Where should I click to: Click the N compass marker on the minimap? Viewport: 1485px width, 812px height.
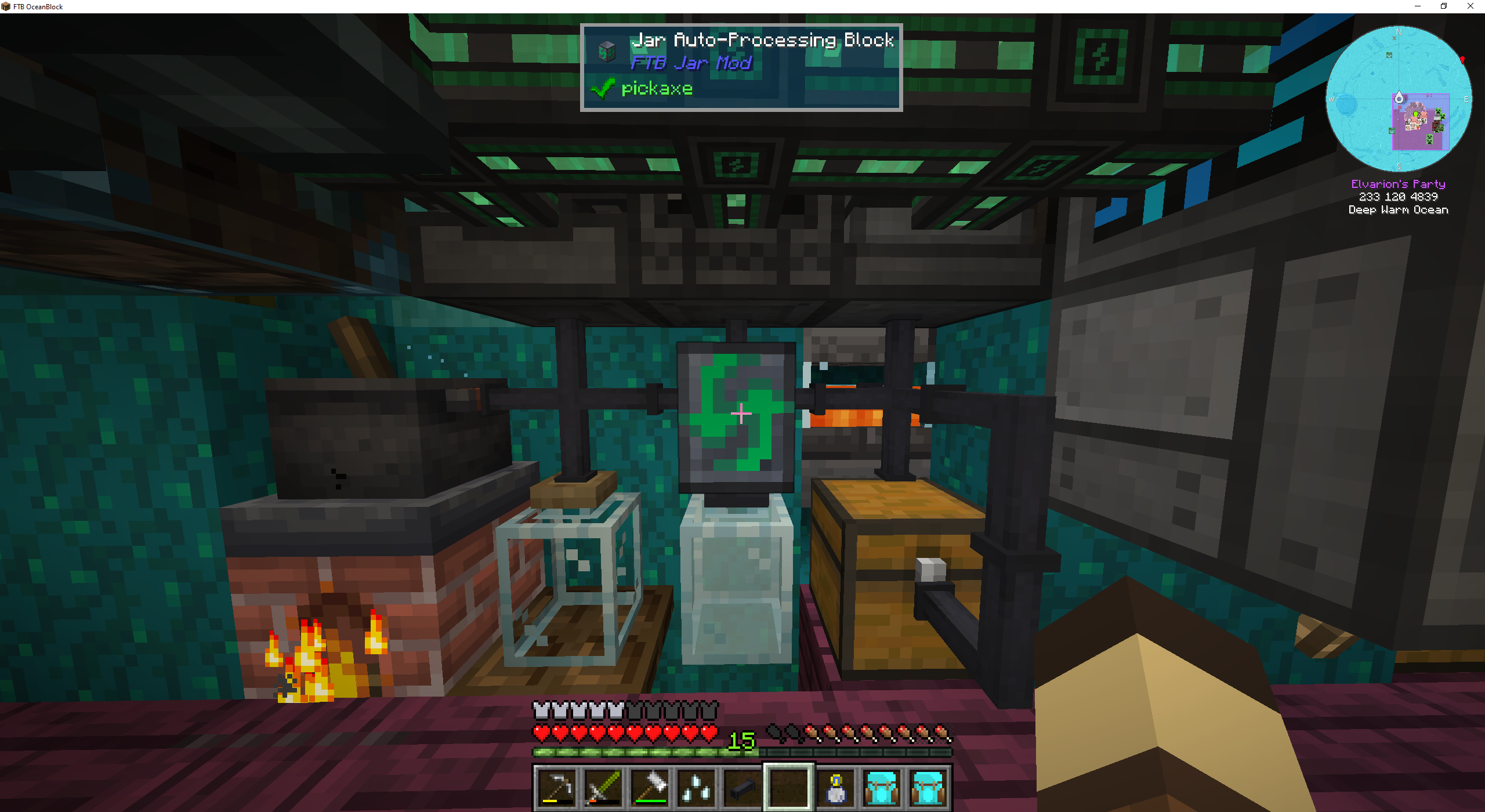1399,32
